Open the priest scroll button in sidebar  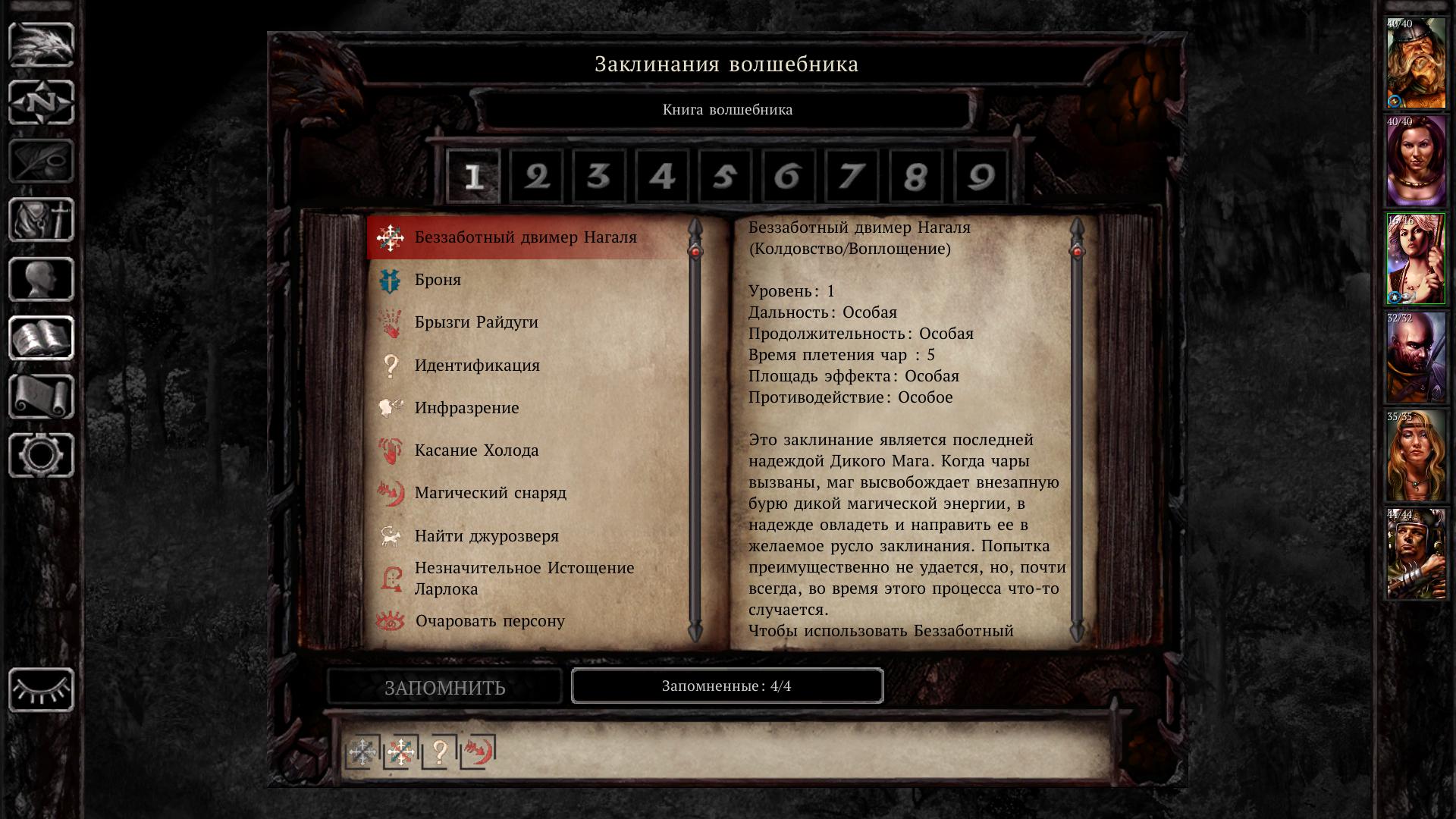(41, 397)
